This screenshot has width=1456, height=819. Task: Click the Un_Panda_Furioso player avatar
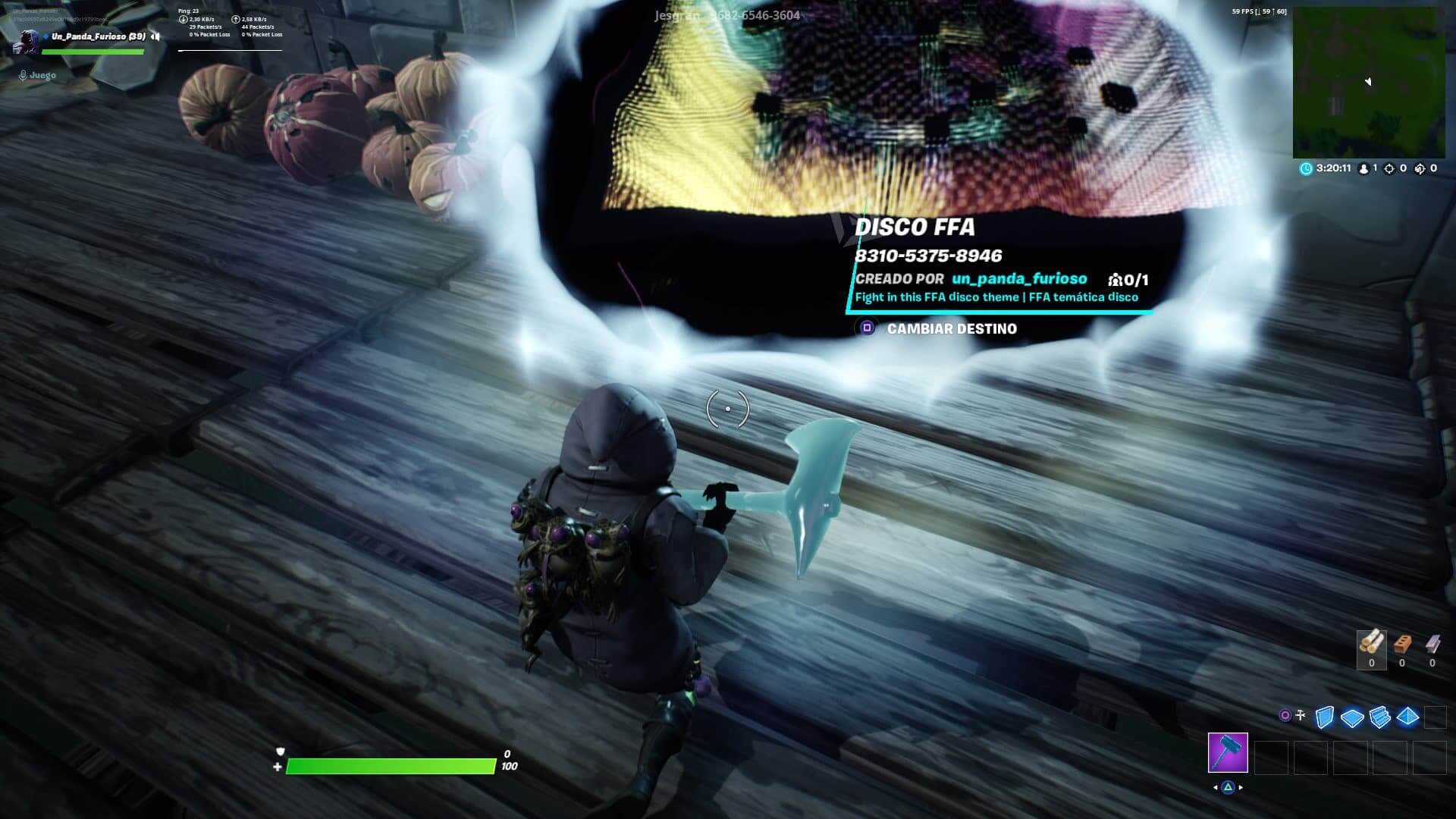[28, 41]
